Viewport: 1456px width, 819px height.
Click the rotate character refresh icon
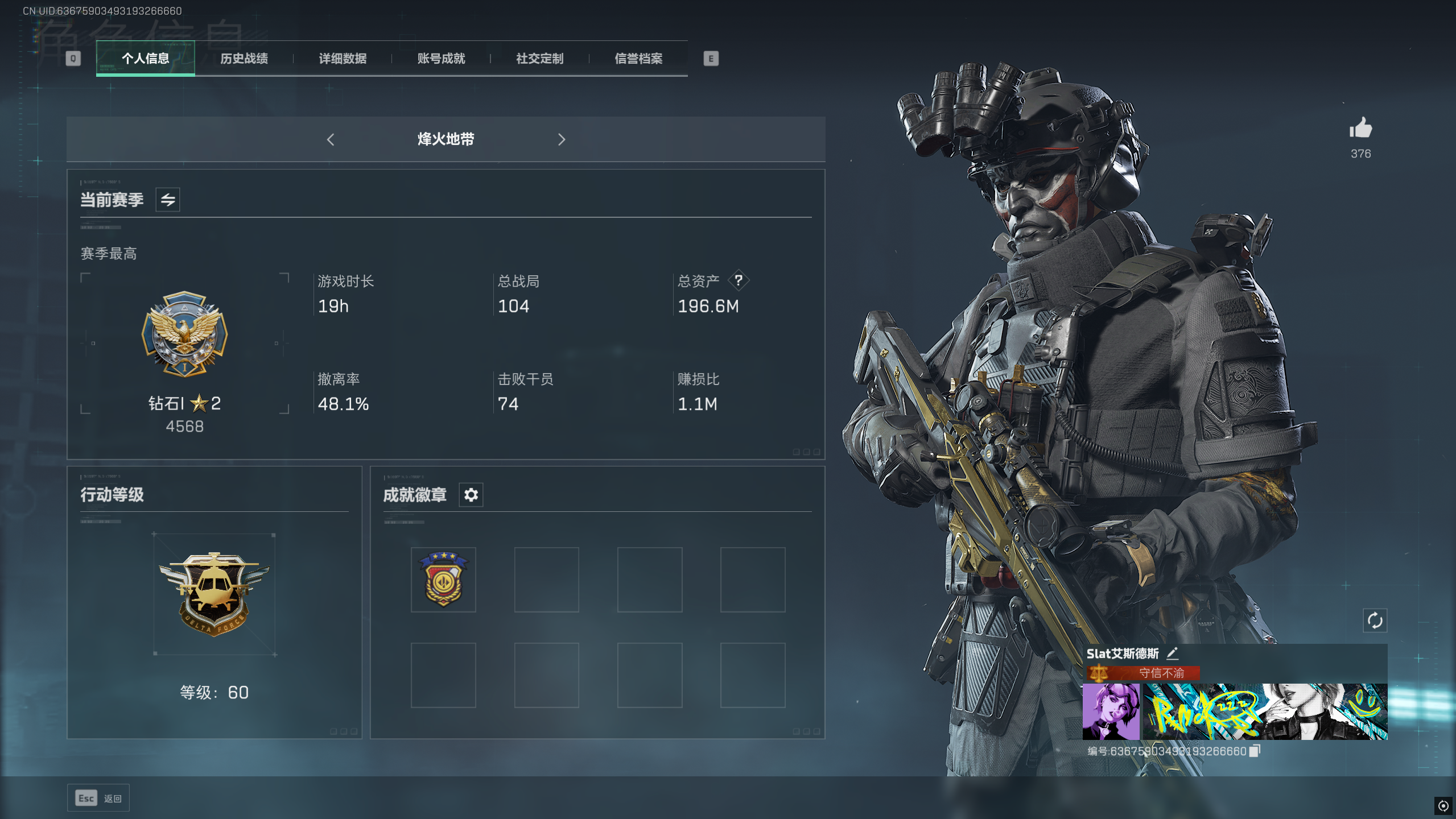(1375, 620)
